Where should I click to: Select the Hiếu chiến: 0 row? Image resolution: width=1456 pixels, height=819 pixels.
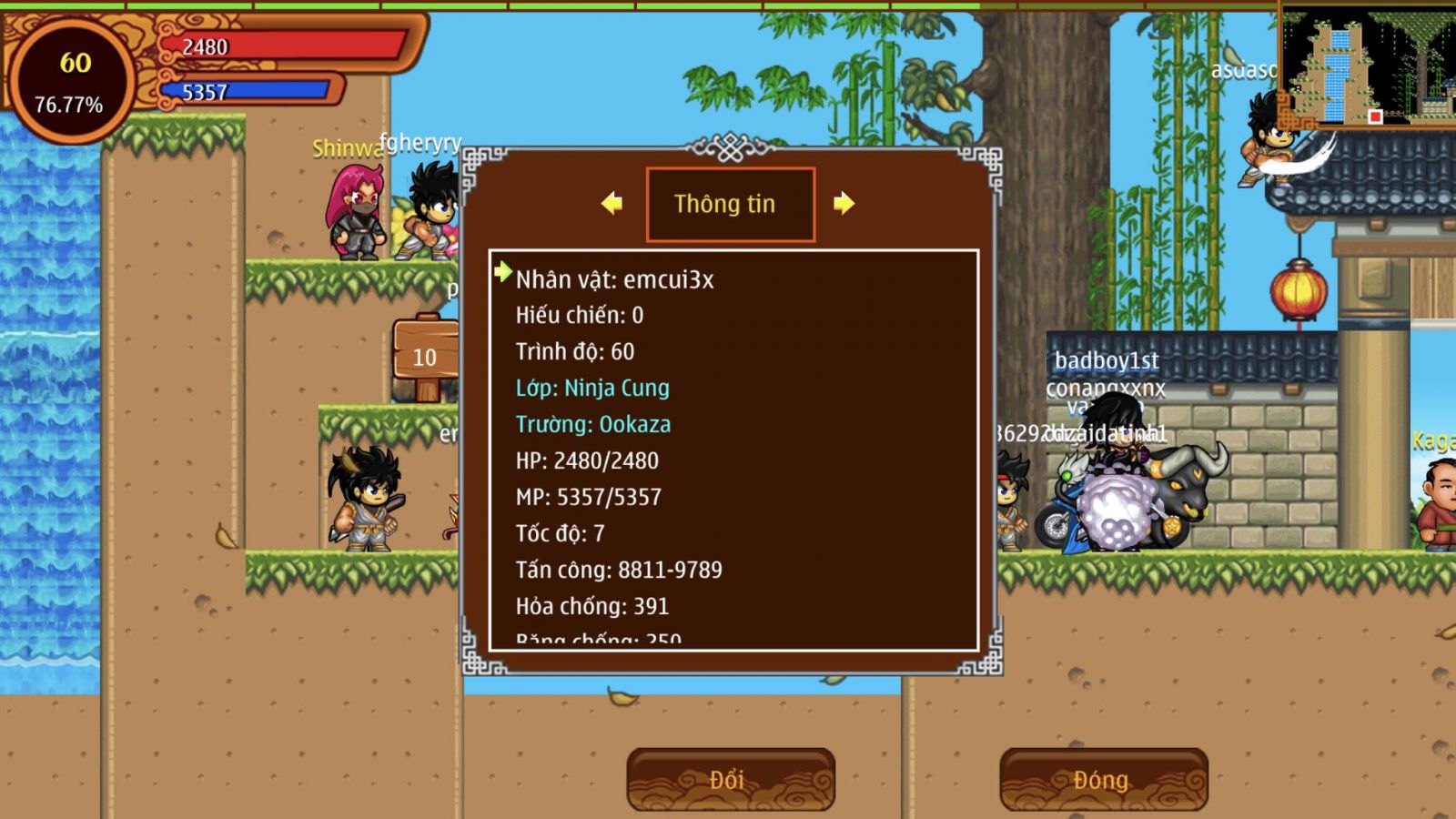[580, 315]
